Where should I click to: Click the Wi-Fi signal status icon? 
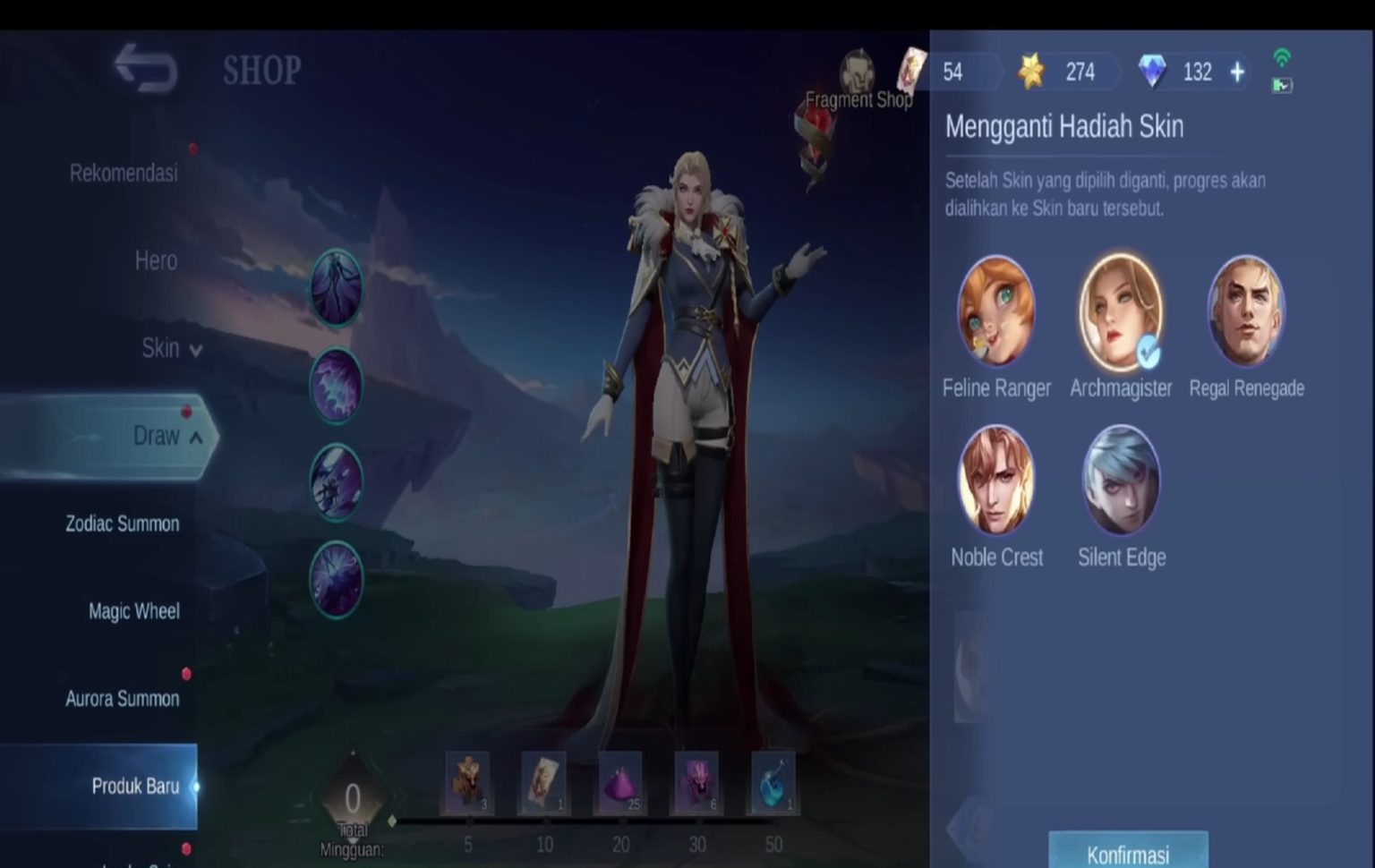[x=1284, y=57]
